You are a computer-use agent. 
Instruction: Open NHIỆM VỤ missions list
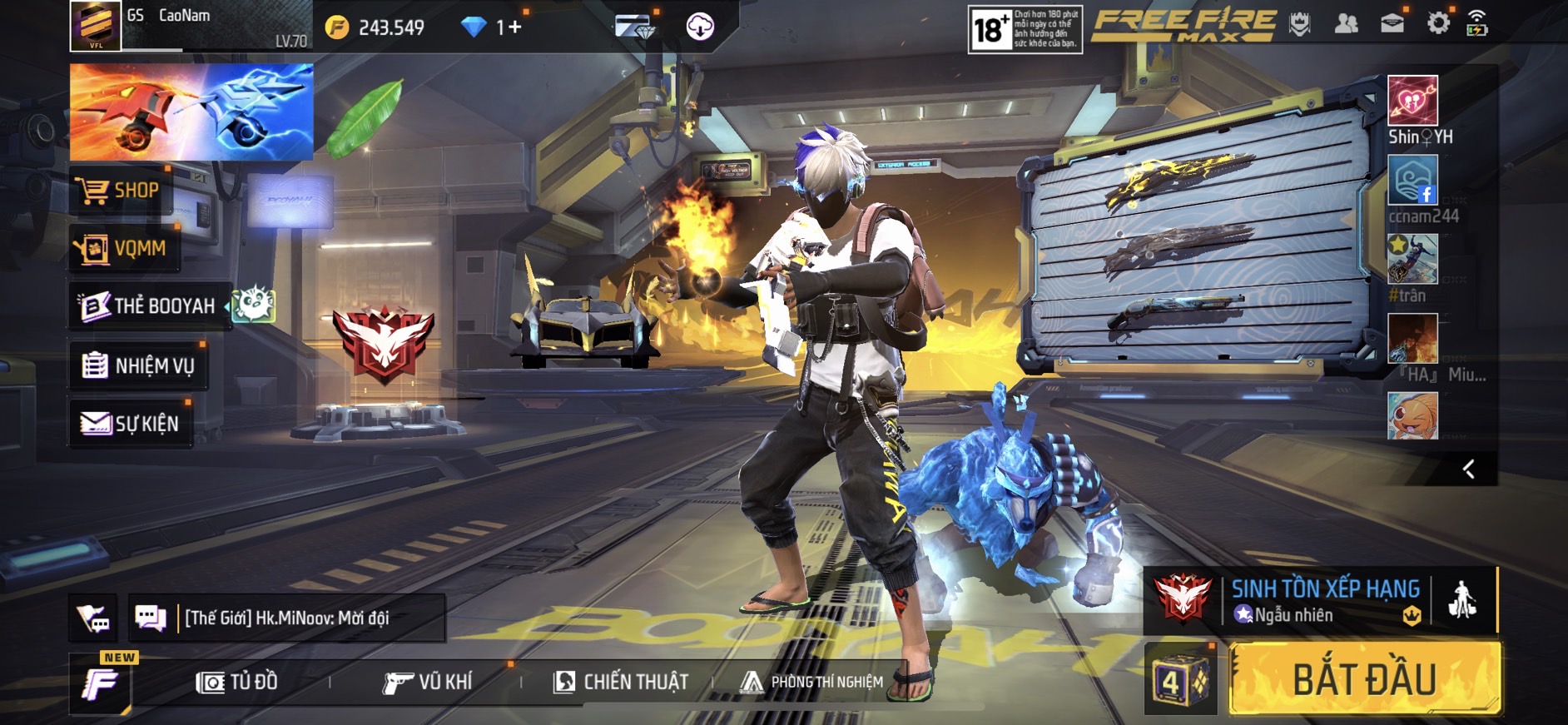coord(139,365)
